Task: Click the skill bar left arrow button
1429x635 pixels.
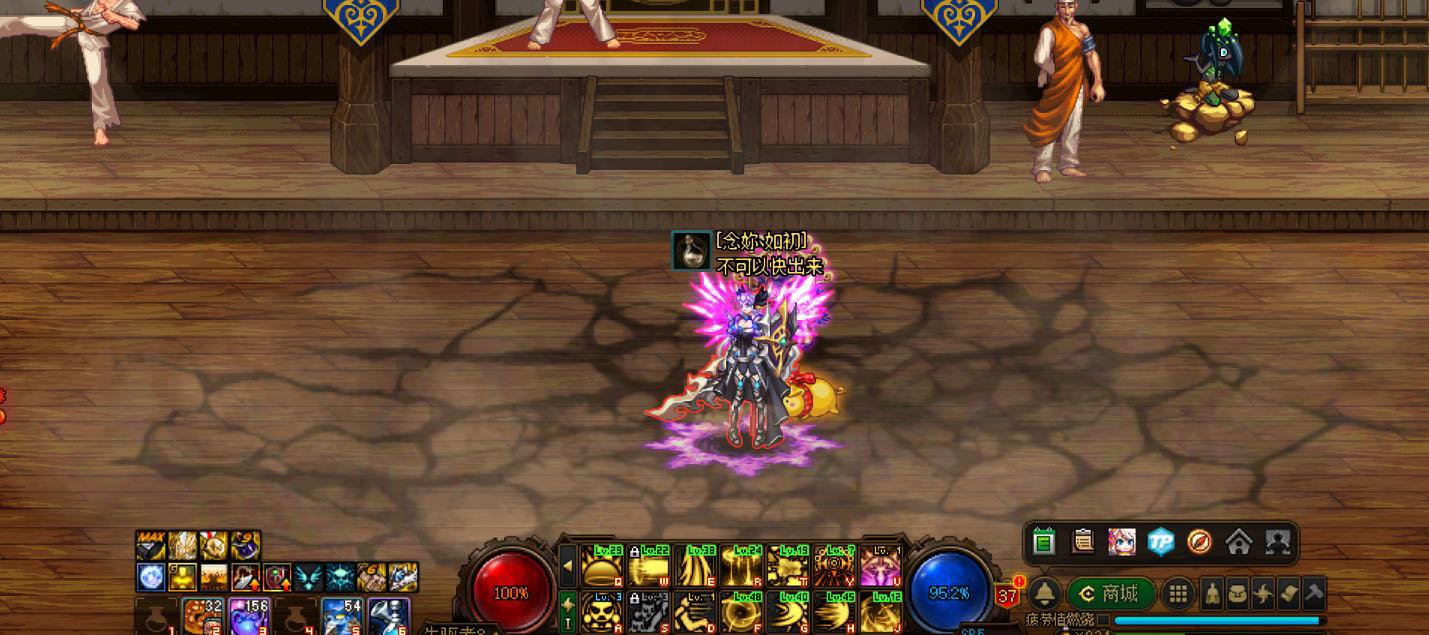Action: (x=567, y=566)
